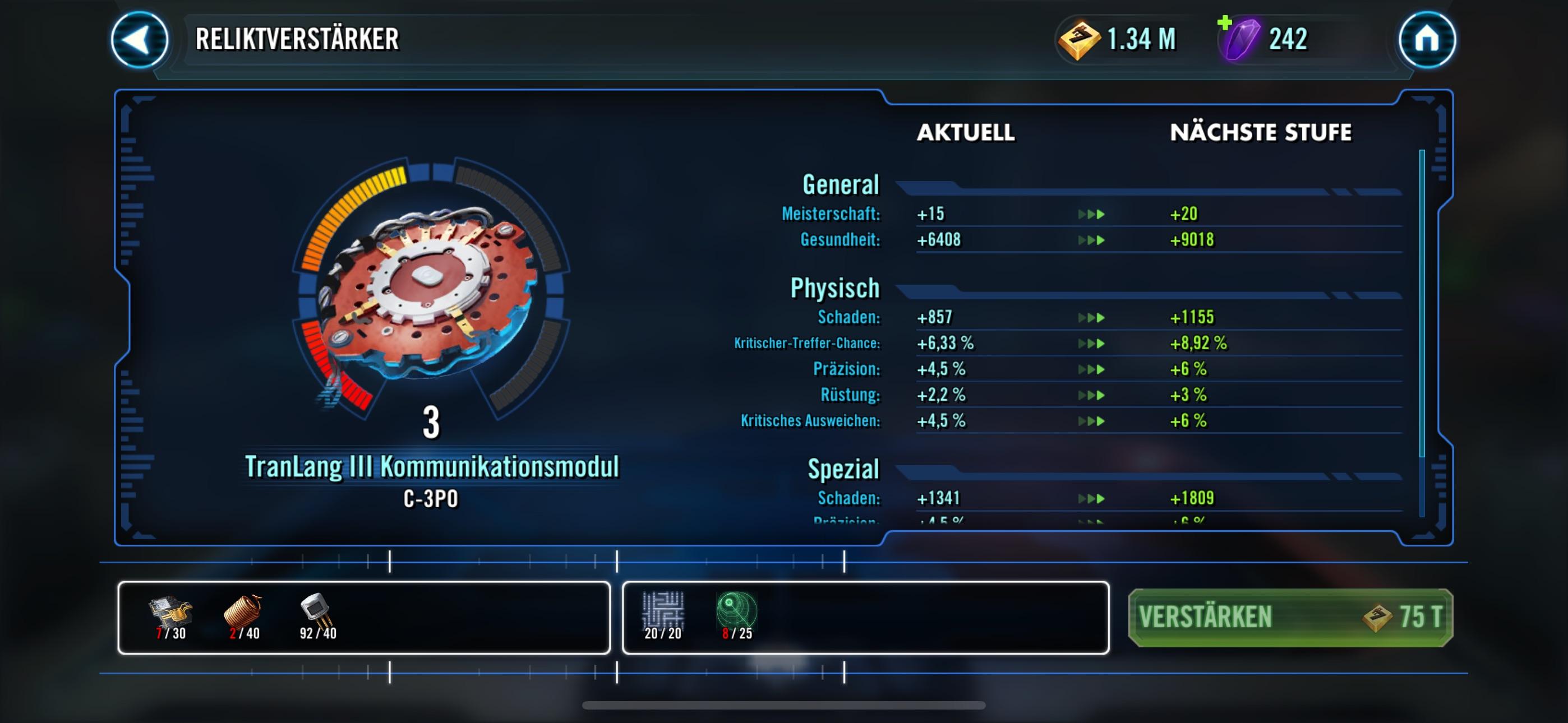Tap the green Verstärken upgrade button
The width and height of the screenshot is (1568, 723).
click(x=1290, y=617)
